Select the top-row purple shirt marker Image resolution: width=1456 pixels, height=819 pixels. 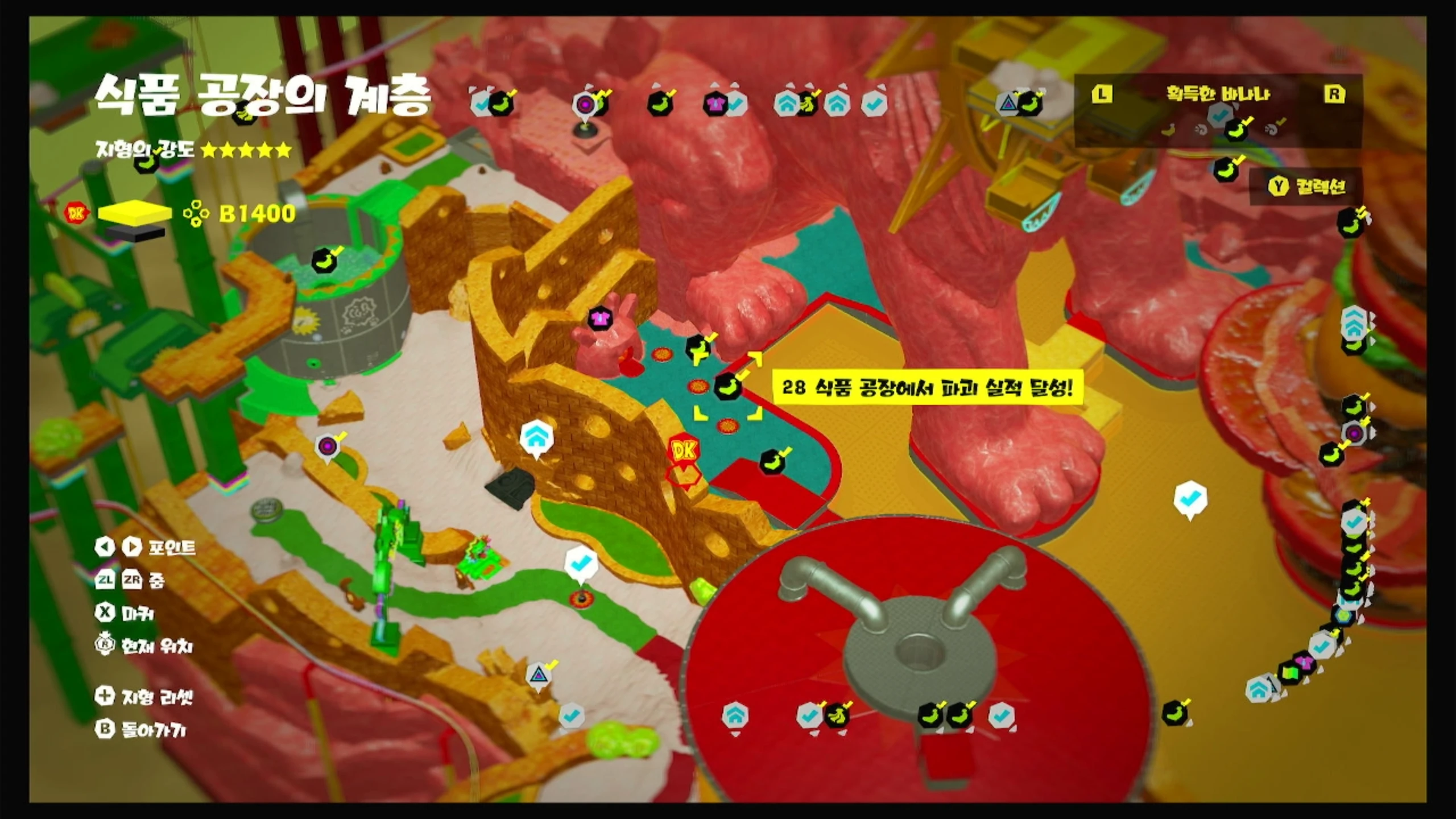tap(714, 104)
